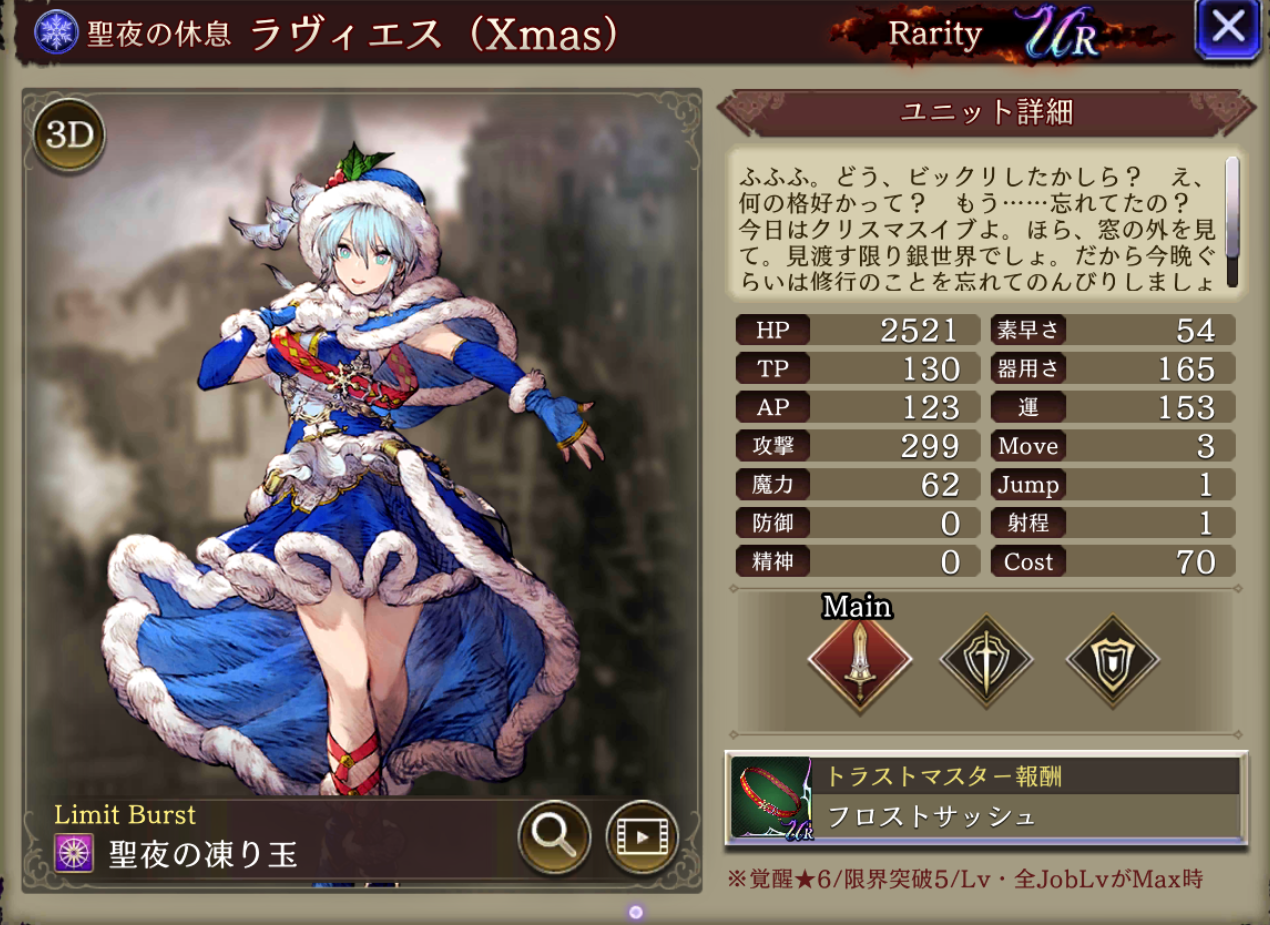Screen dimensions: 1270x925
Task: Select the Main sword job icon
Action: (x=859, y=660)
